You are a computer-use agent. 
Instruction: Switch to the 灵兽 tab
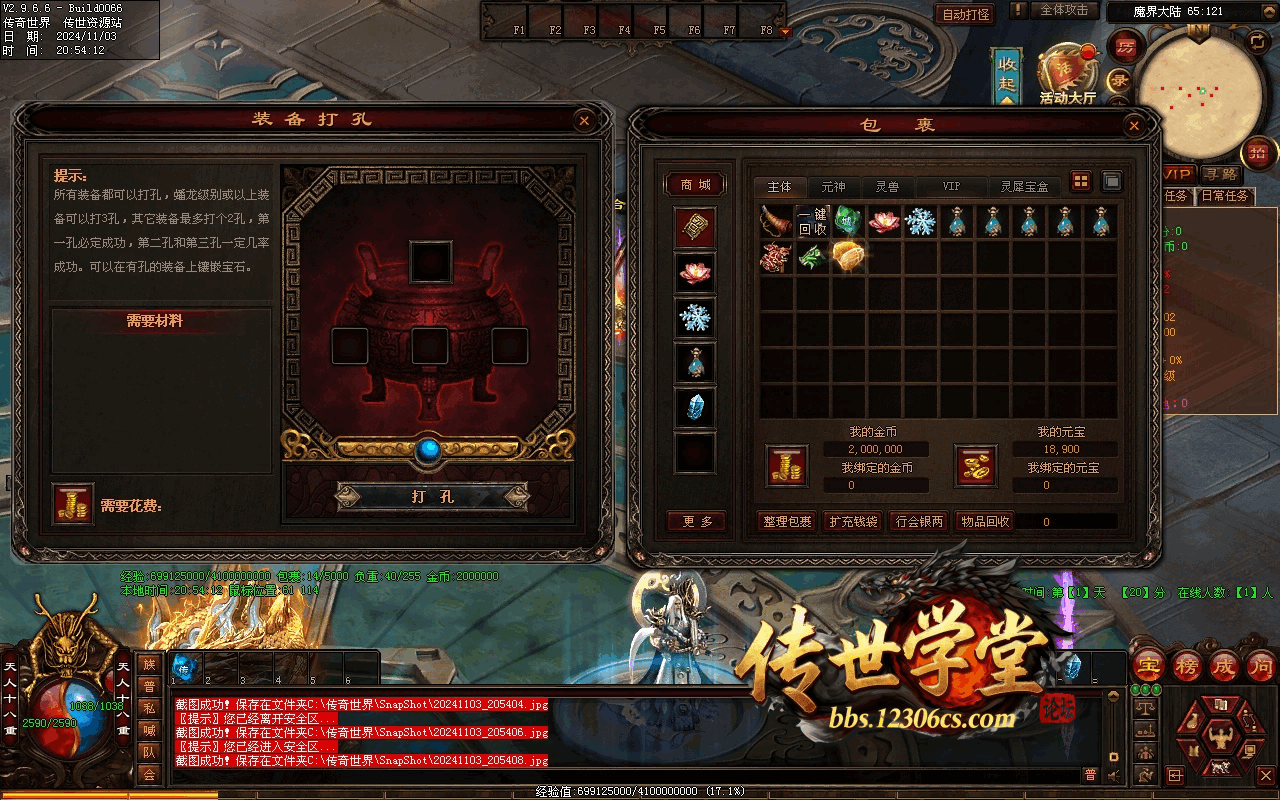(x=887, y=187)
